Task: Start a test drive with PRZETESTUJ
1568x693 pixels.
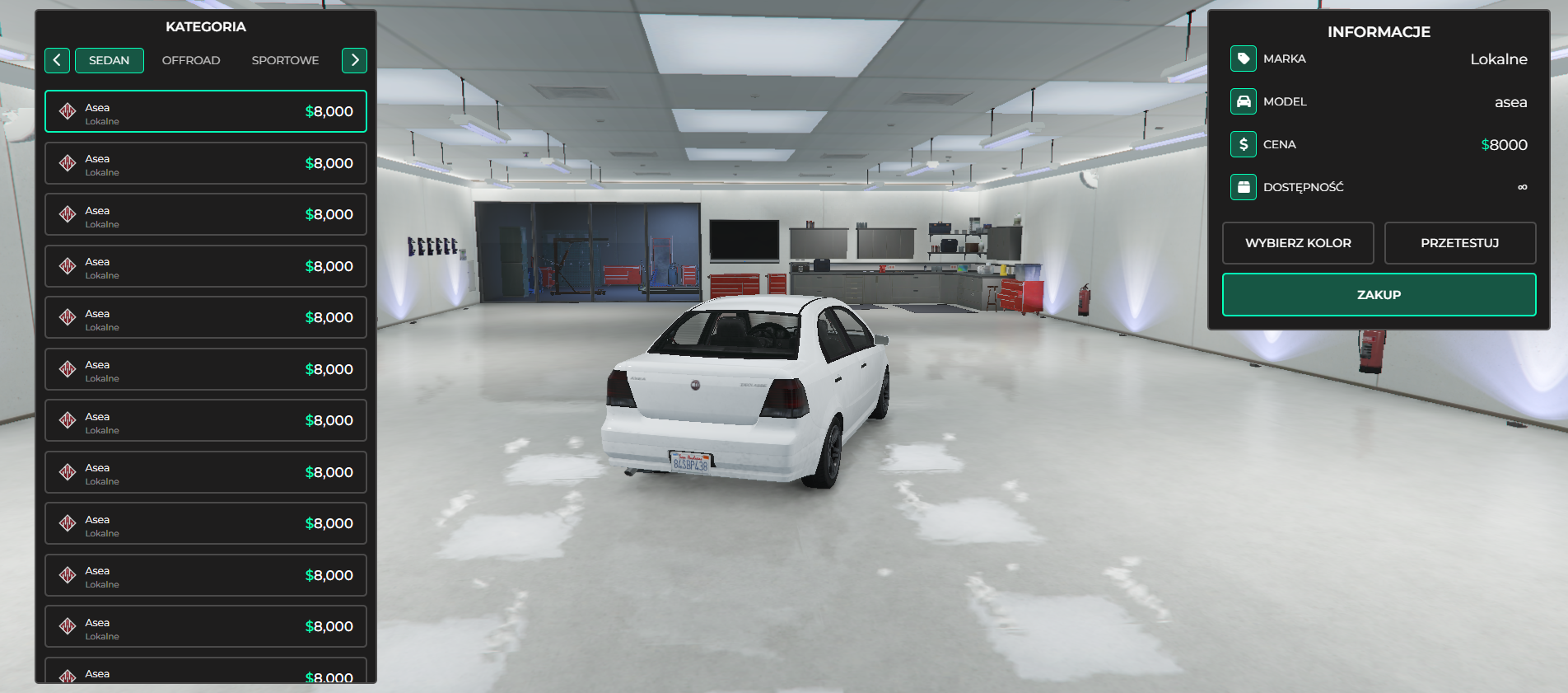Action: (x=1459, y=243)
